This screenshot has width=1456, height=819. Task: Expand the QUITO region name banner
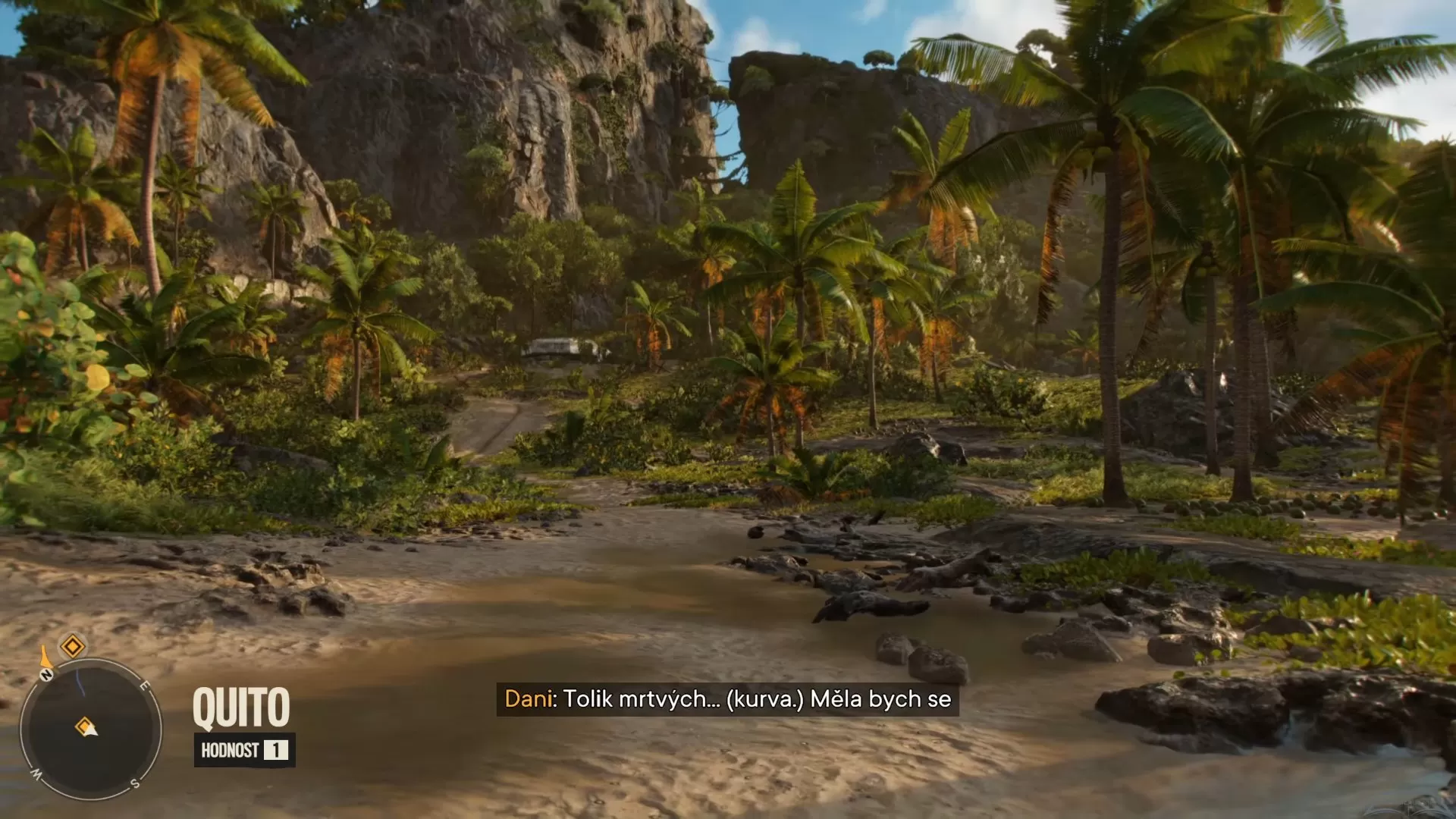coord(243,706)
